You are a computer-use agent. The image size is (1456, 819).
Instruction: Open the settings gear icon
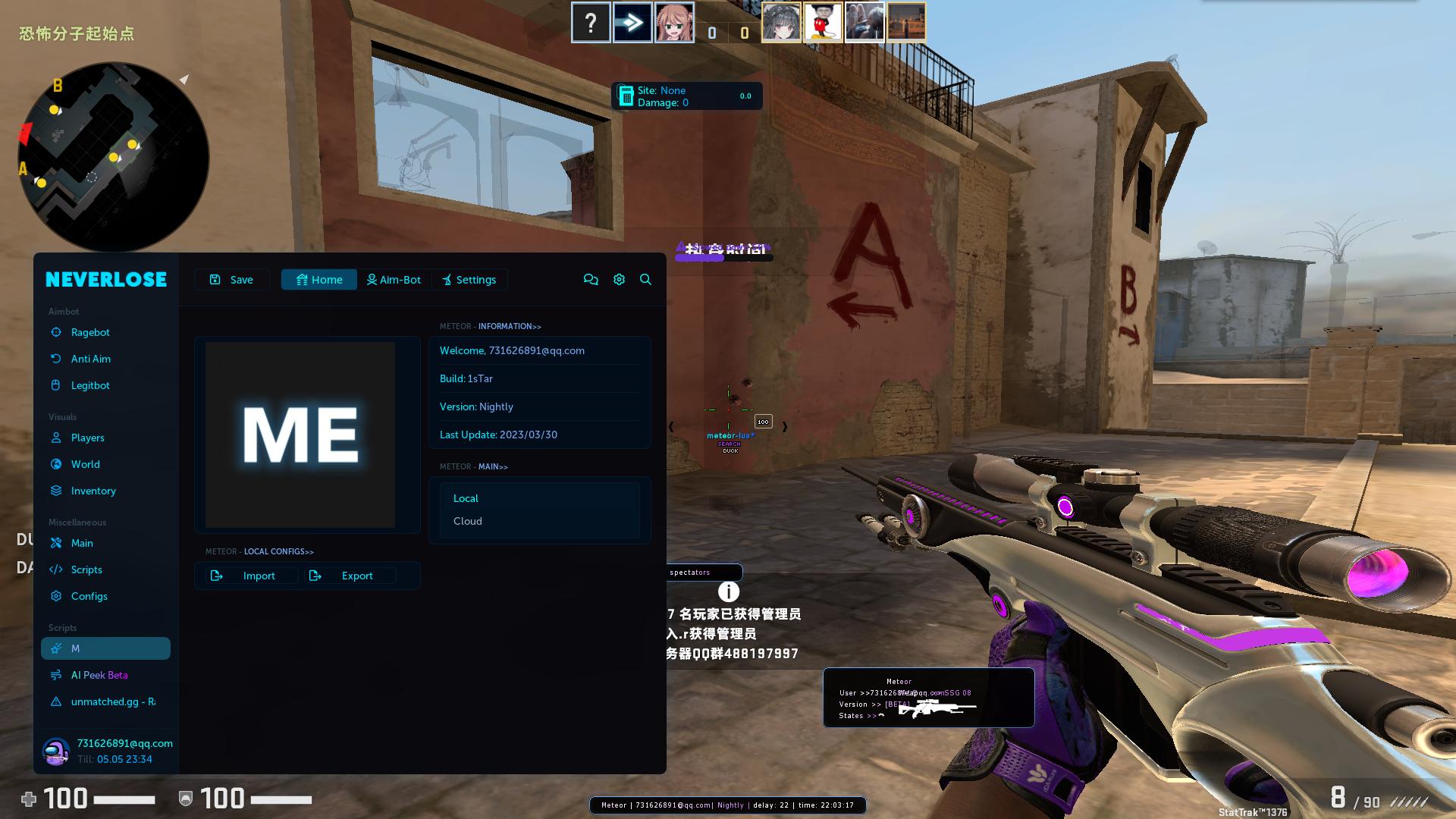(x=619, y=279)
